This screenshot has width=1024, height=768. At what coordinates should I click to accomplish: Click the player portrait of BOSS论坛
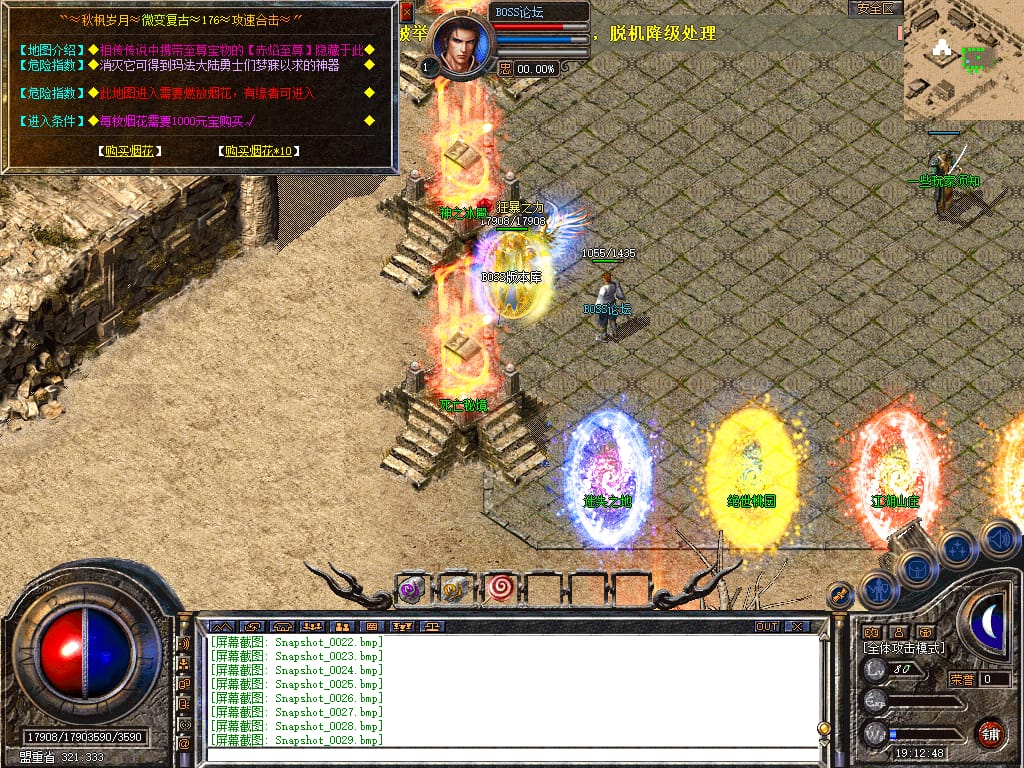[463, 44]
